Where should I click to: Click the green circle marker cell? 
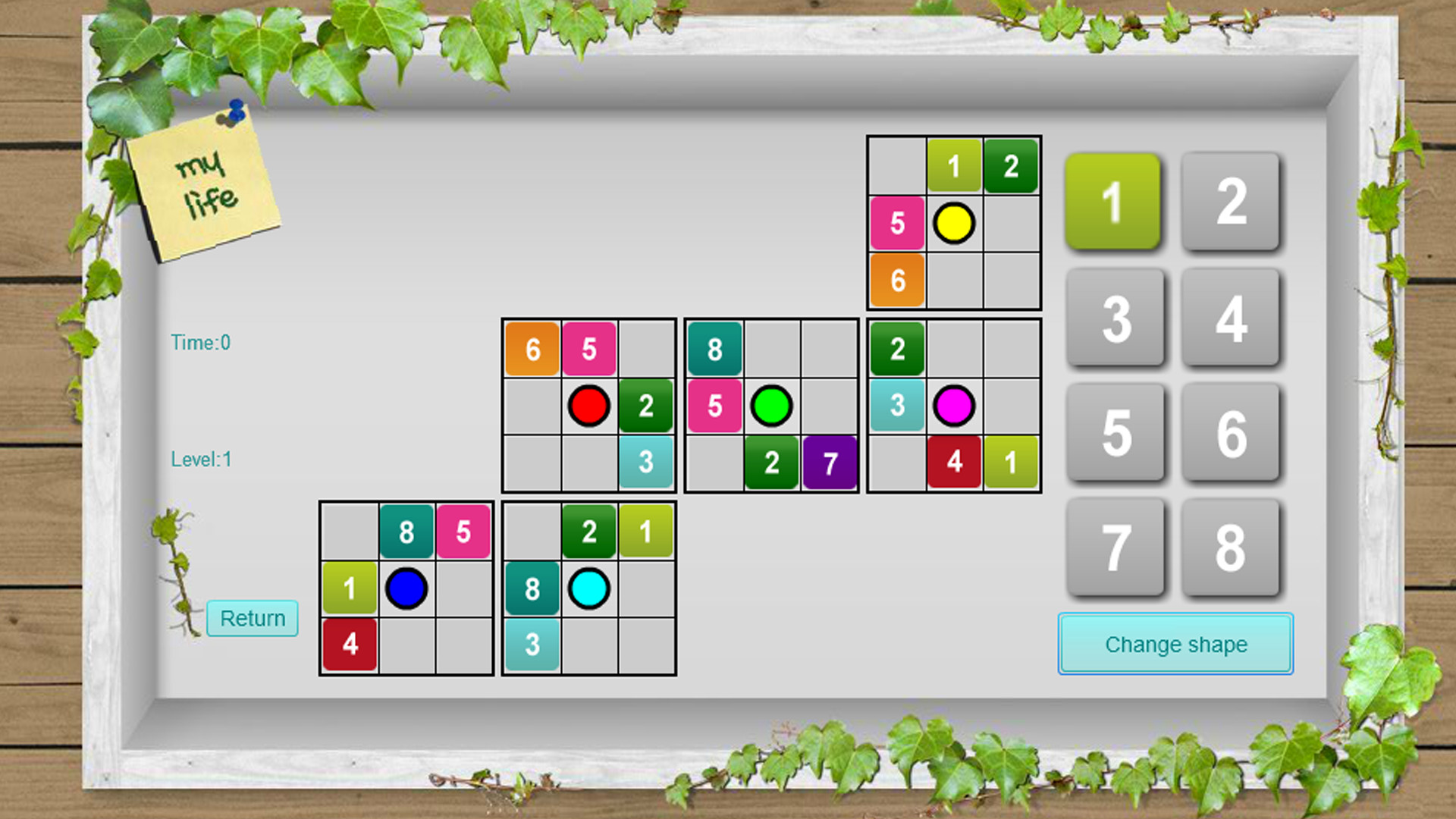tap(771, 406)
